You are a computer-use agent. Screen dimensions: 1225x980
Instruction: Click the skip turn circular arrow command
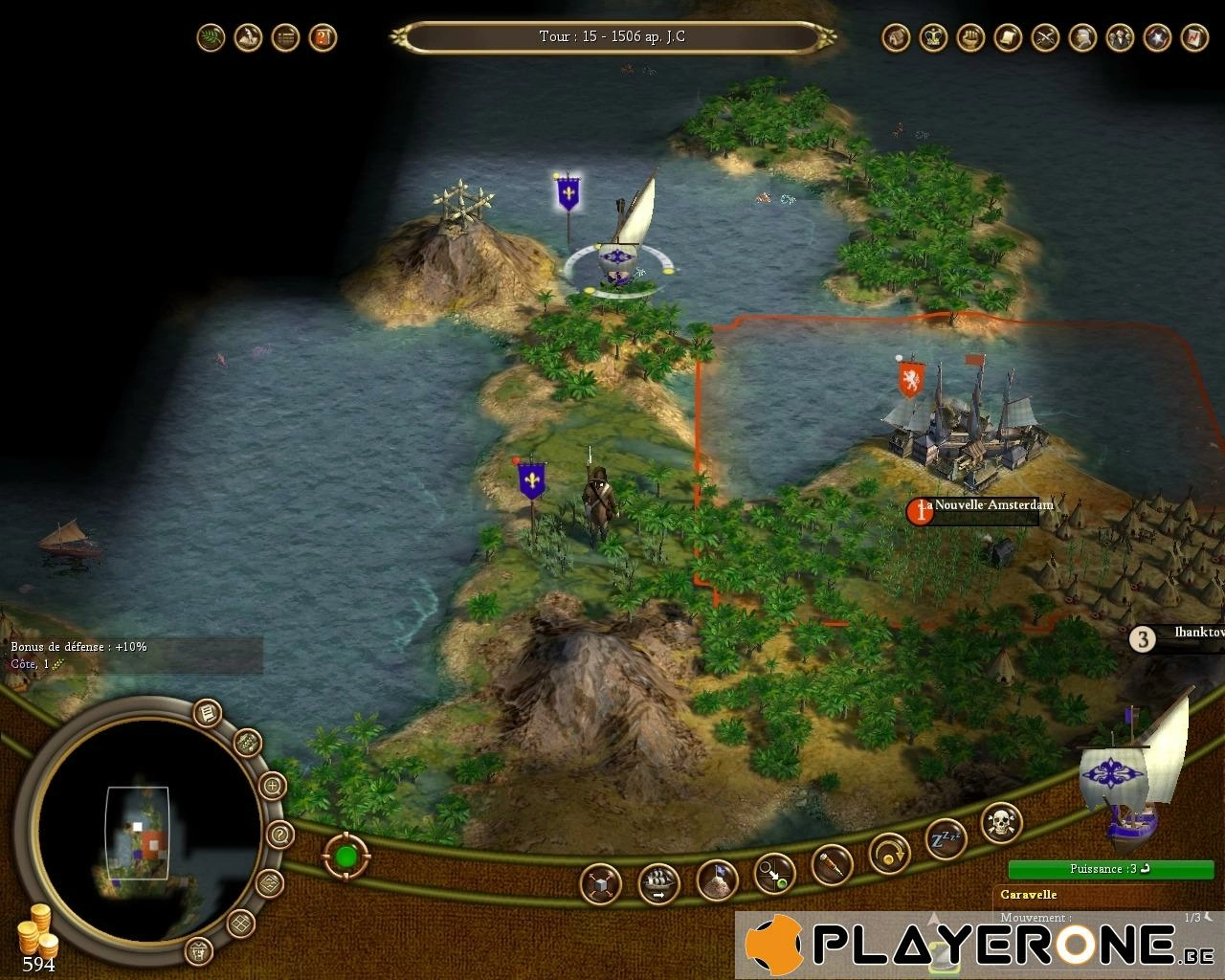(888, 852)
